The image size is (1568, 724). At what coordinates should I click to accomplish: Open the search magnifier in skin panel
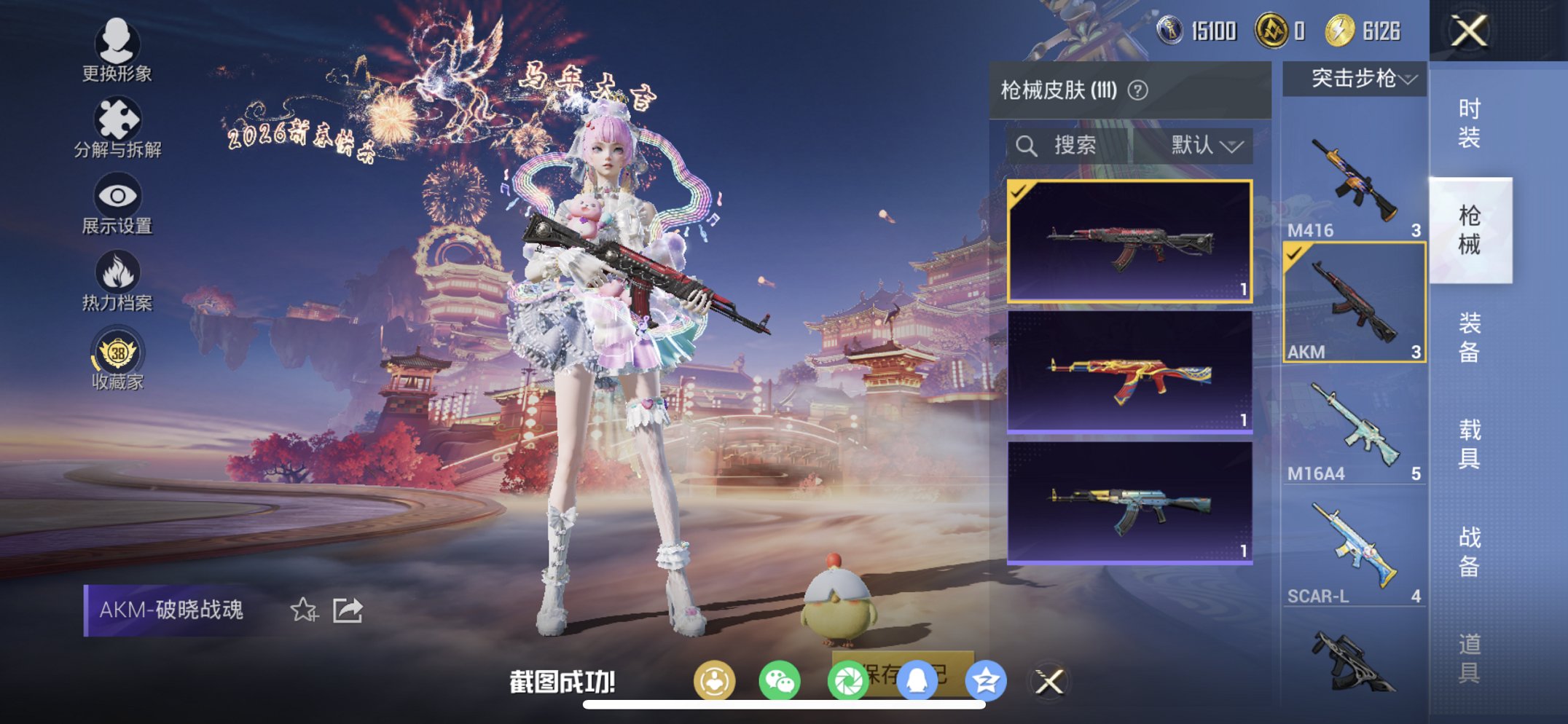click(x=1028, y=145)
